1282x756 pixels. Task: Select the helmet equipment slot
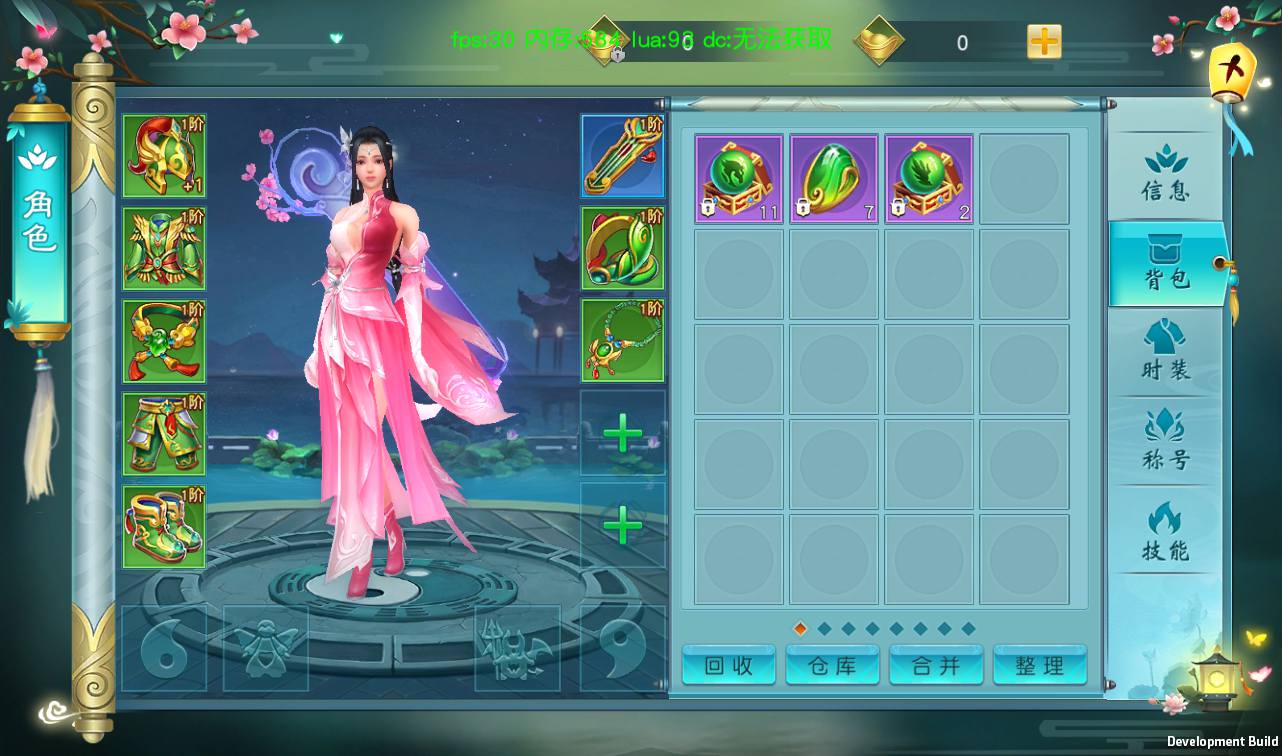[164, 156]
